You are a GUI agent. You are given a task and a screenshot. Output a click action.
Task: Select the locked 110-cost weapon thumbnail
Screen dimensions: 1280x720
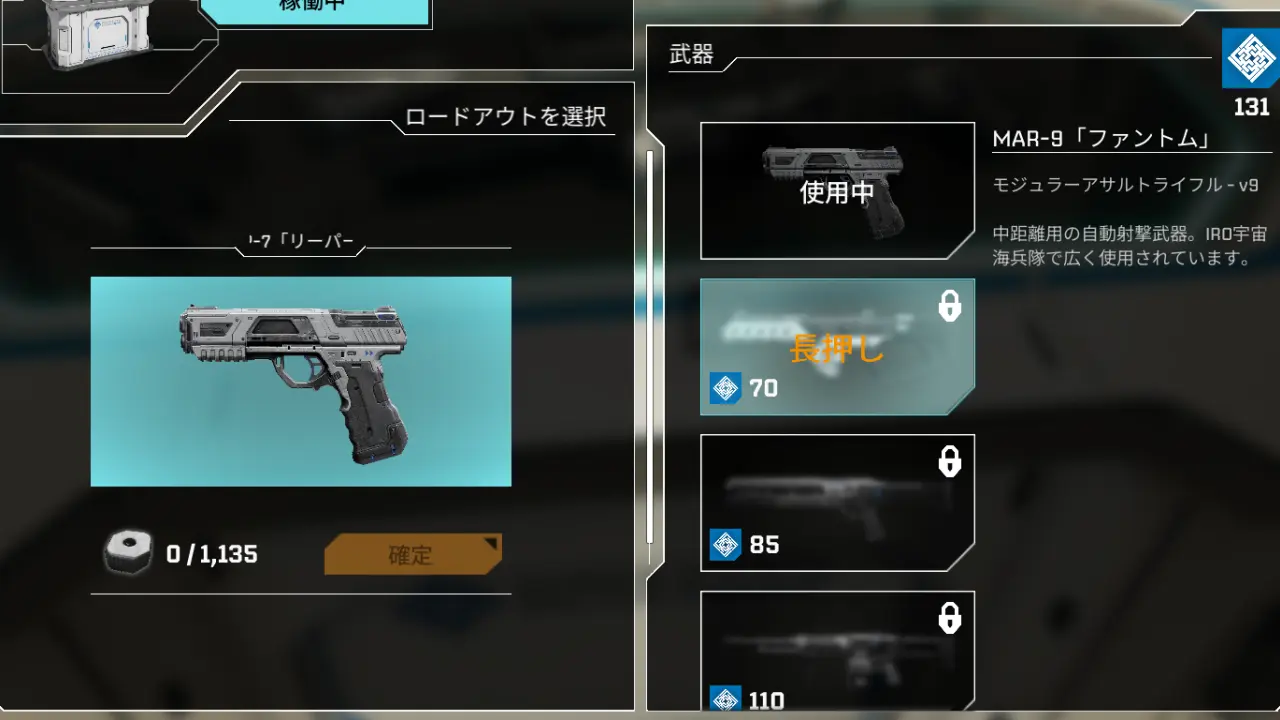pos(837,650)
